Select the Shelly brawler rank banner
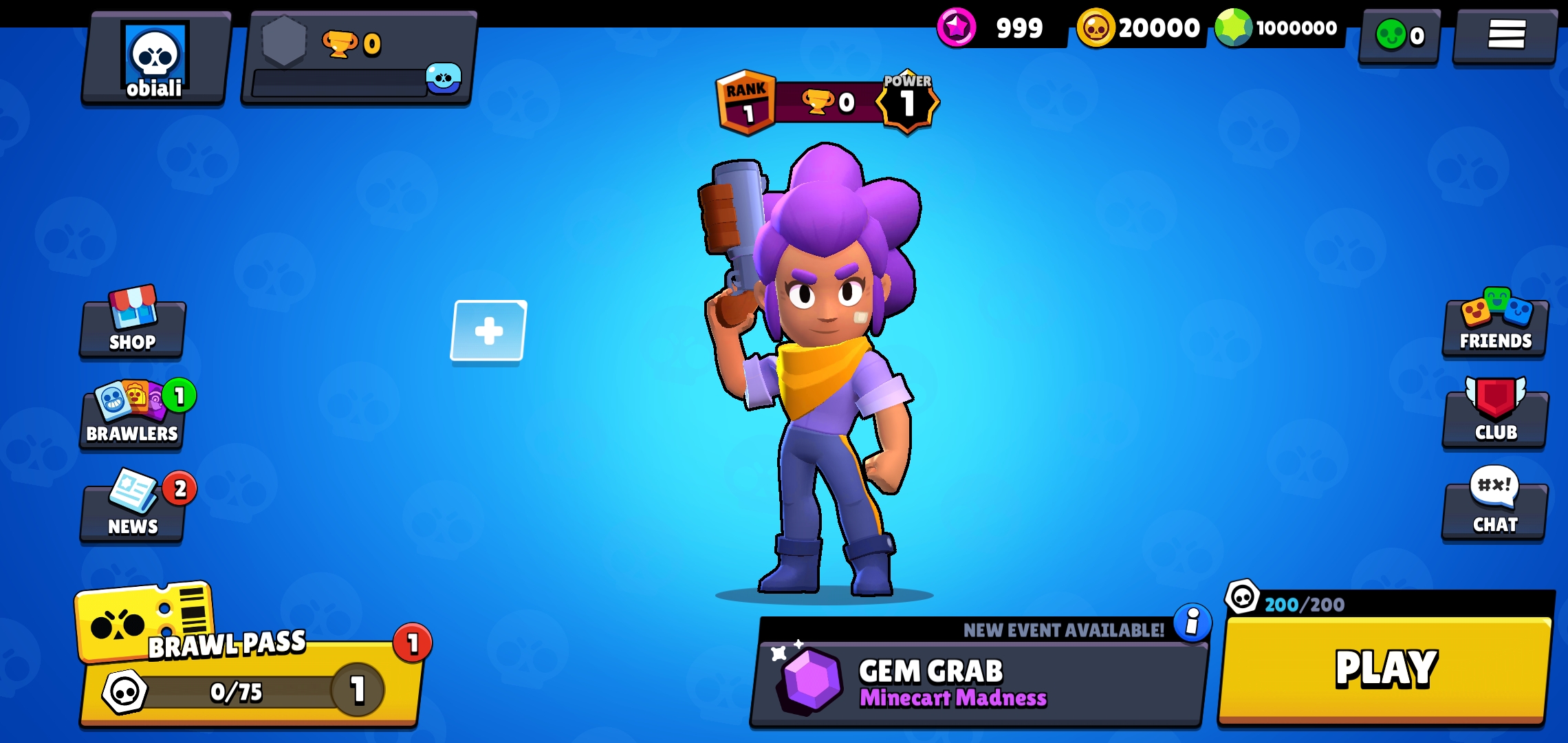Viewport: 1568px width, 743px height. tap(825, 103)
